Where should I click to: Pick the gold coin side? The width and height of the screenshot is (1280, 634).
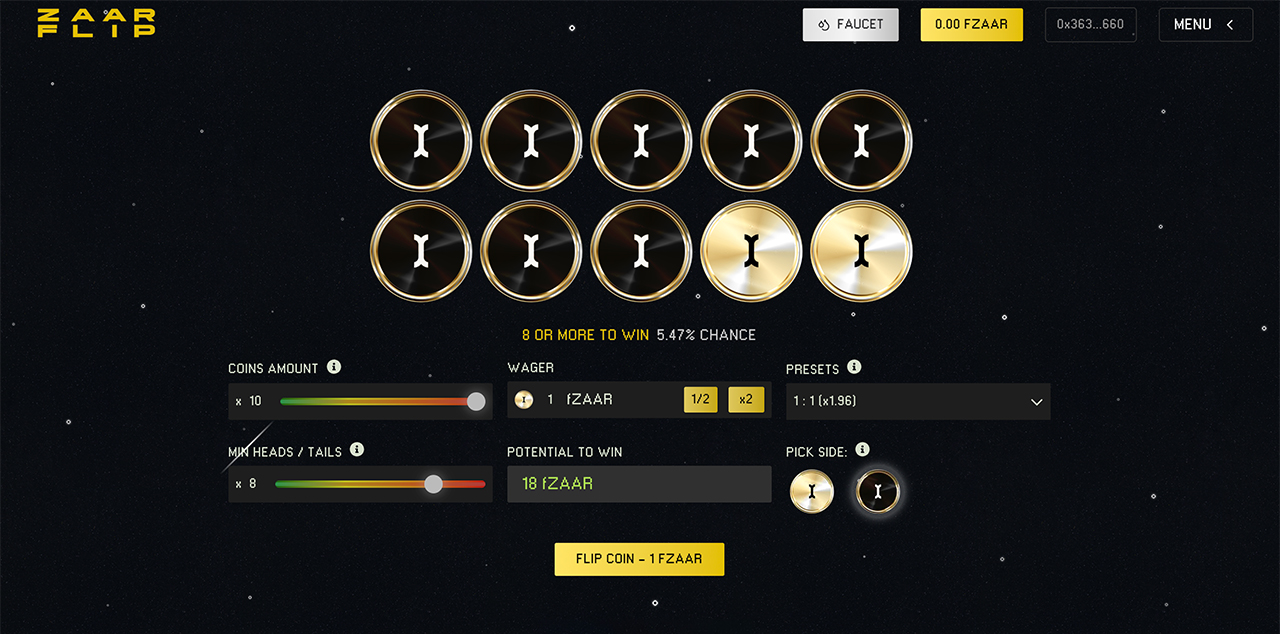click(811, 491)
